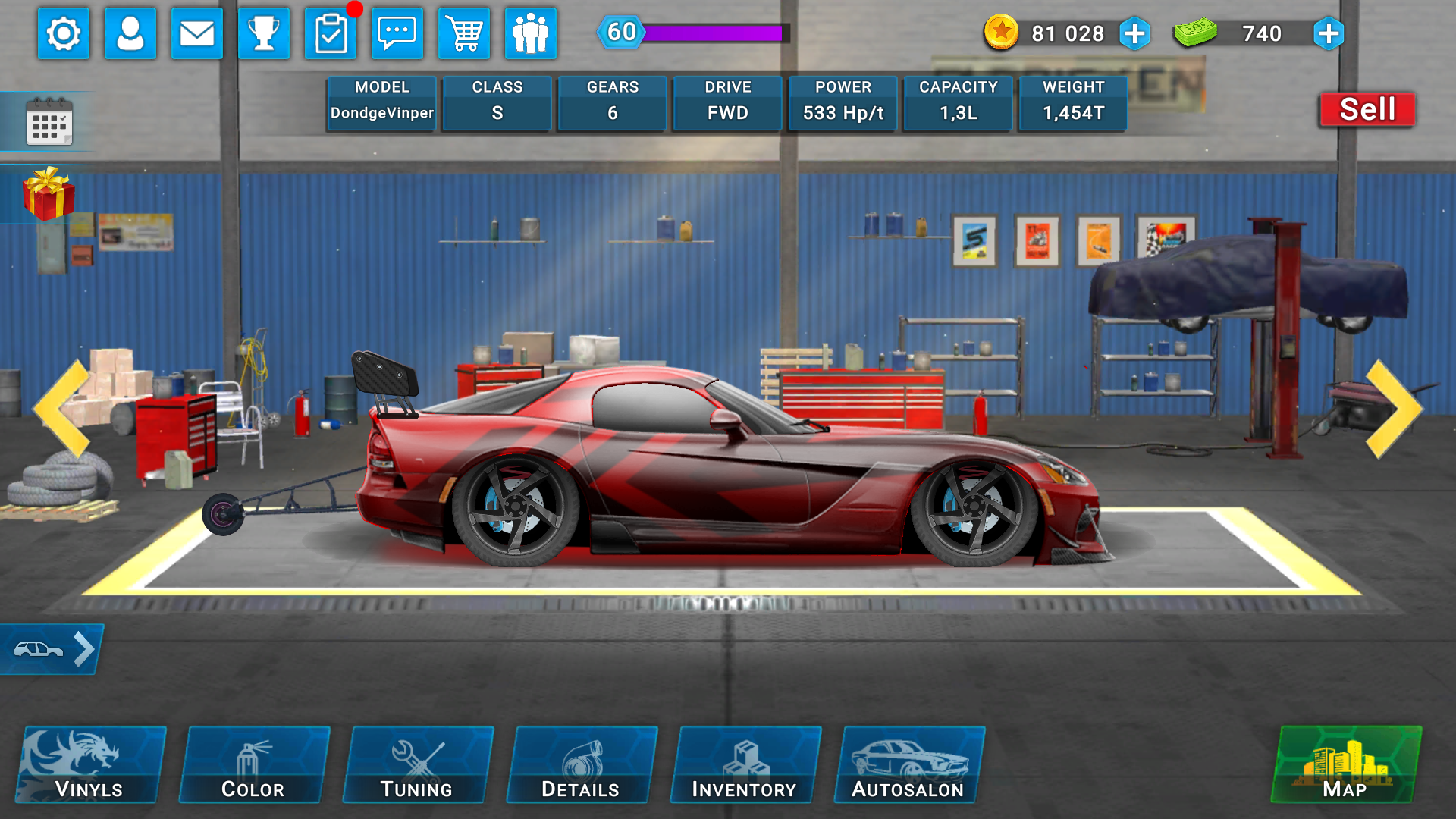View the trophy leaderboard
This screenshot has height=819, width=1456.
[264, 33]
